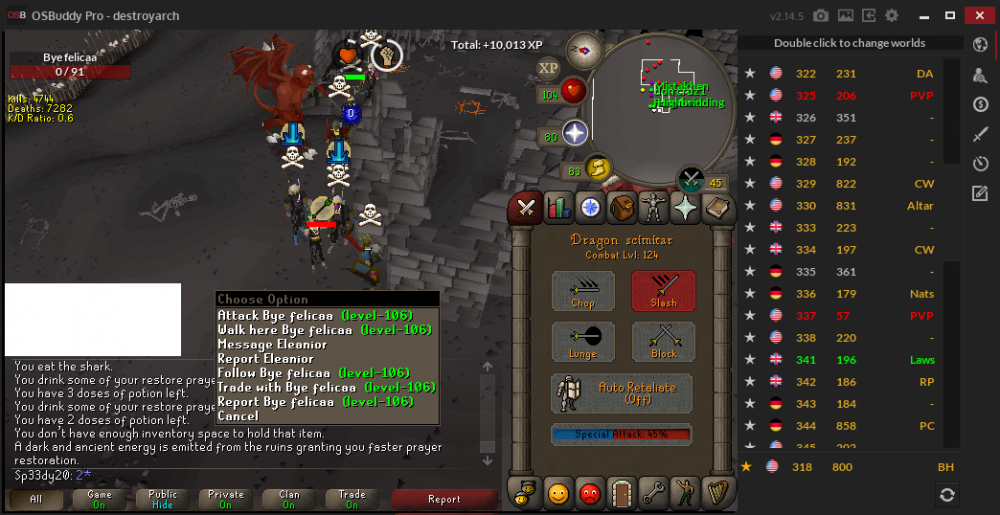Select the Lunge attack style
This screenshot has height=515, width=1000.
coord(583,342)
